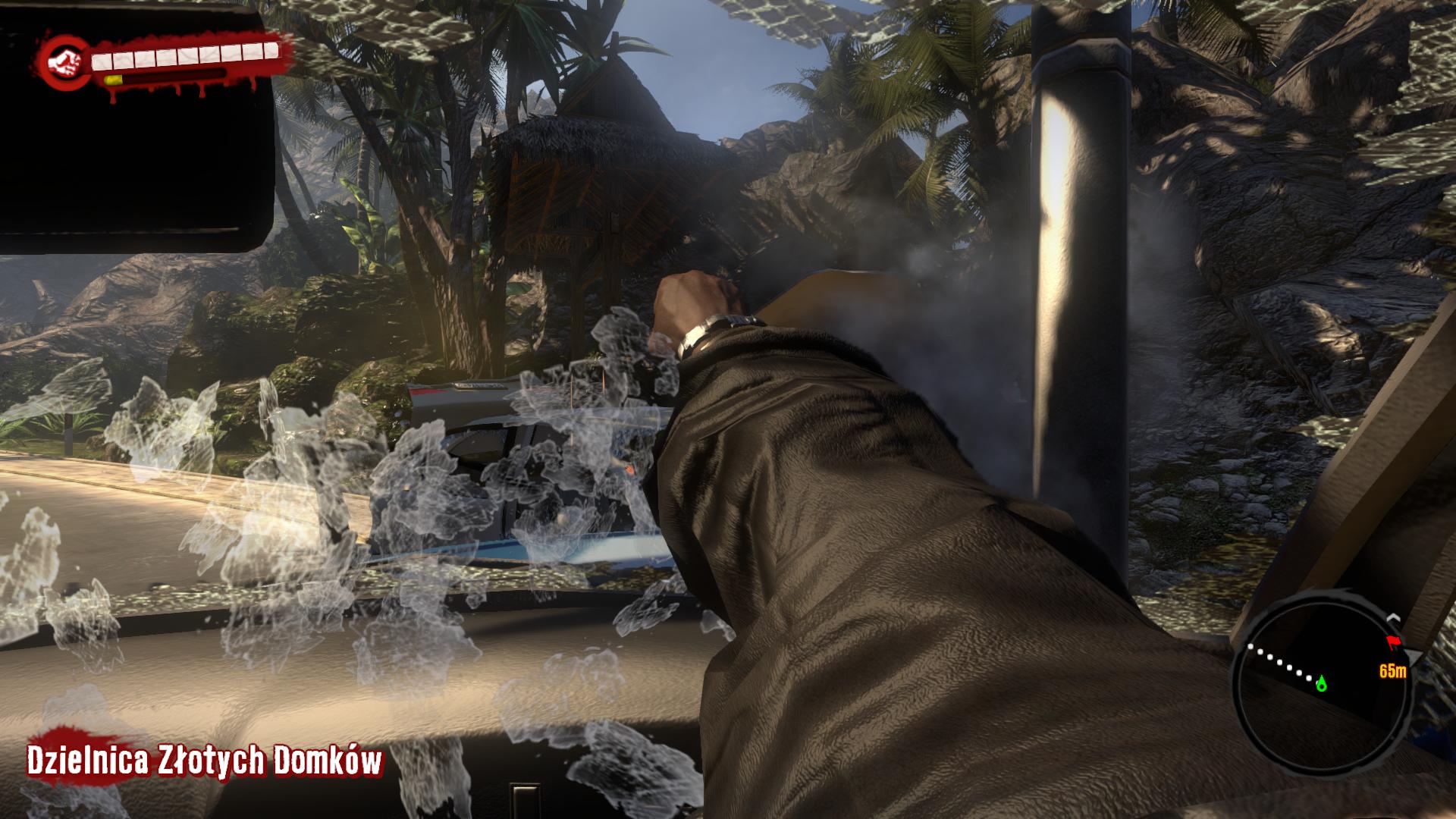Click the green player marker on minimap
This screenshot has height=819, width=1456.
pyautogui.click(x=1322, y=683)
